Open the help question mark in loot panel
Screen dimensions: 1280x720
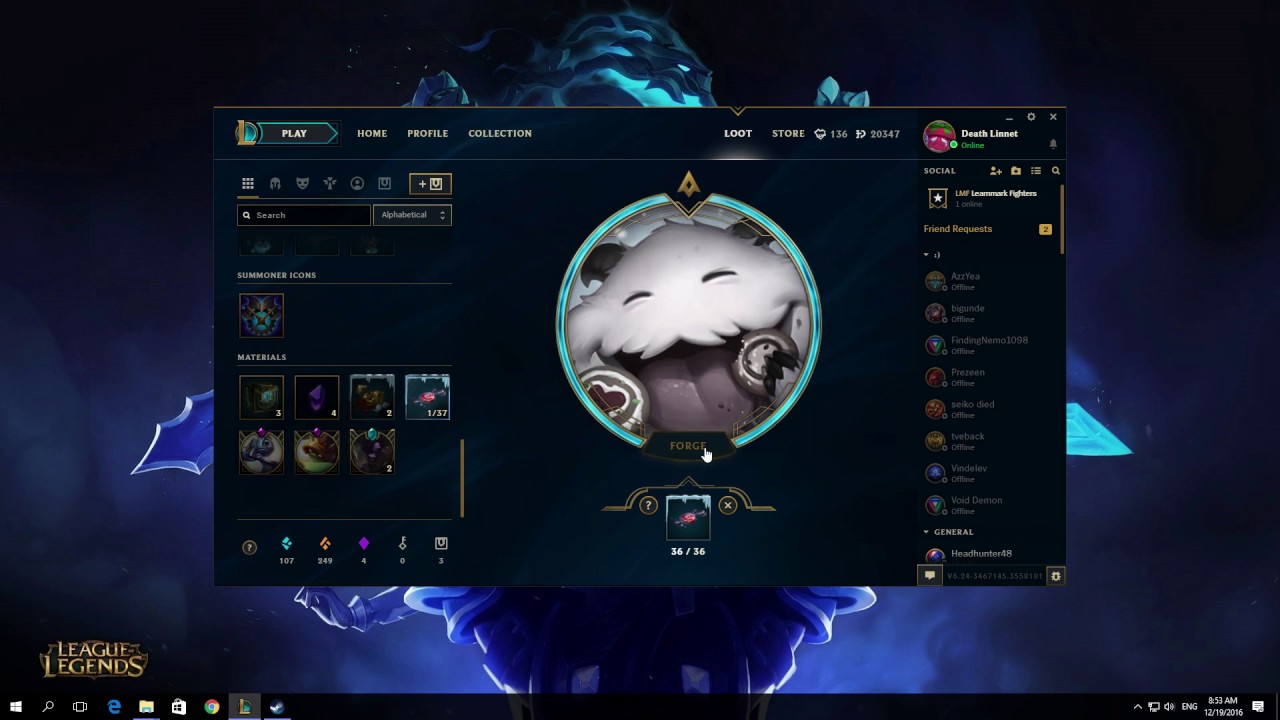248,547
